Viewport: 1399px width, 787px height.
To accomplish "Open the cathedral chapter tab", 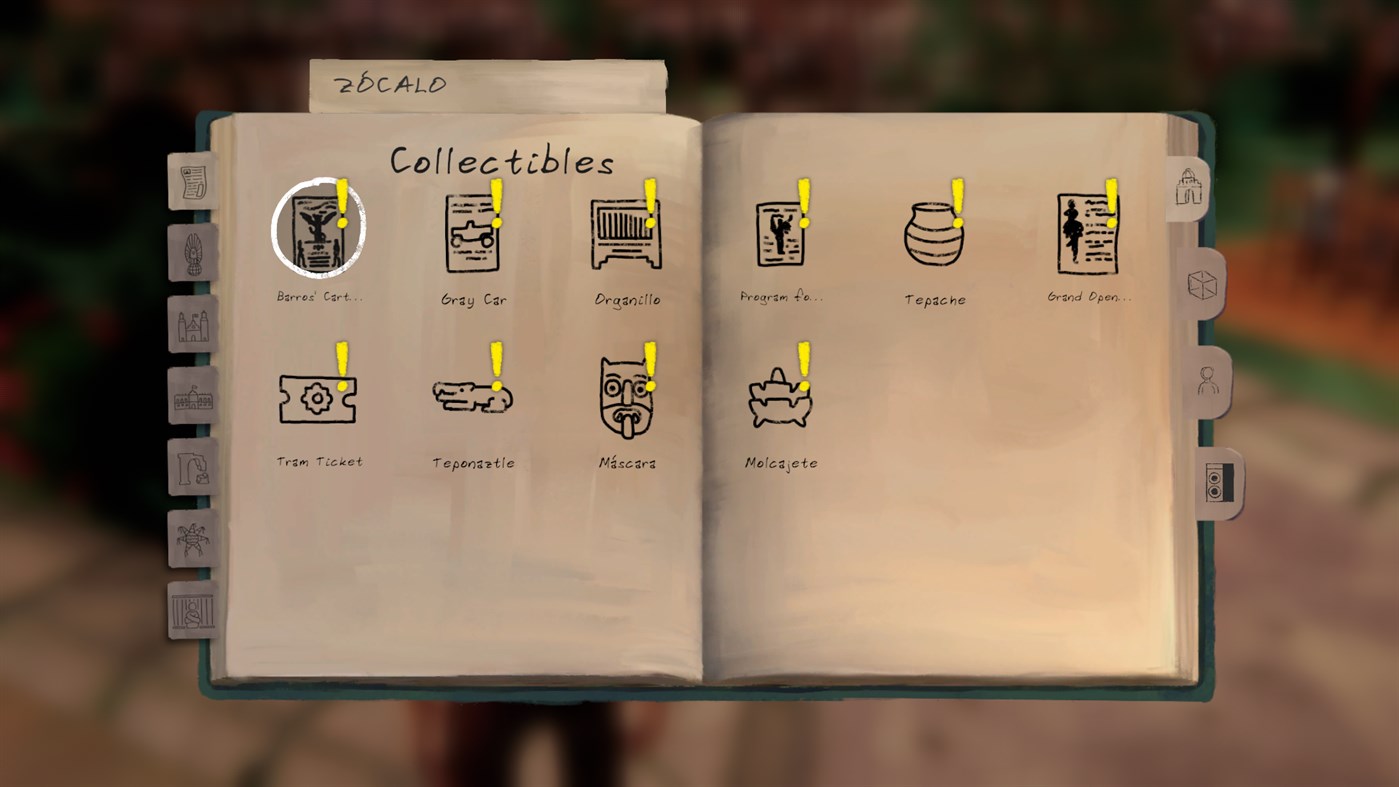I will point(192,325).
